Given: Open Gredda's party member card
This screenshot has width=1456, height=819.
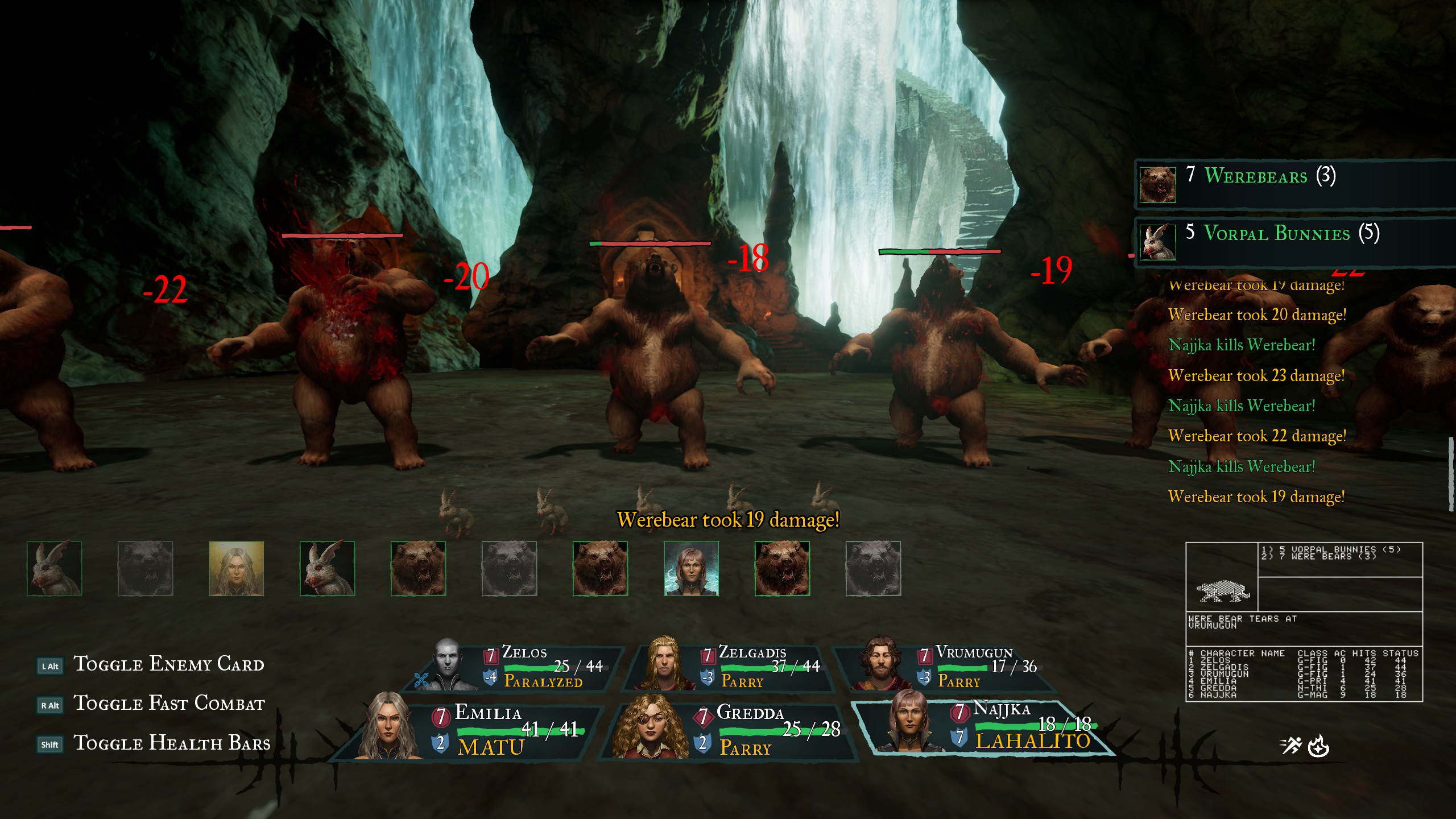Looking at the screenshot, I should pyautogui.click(x=734, y=730).
